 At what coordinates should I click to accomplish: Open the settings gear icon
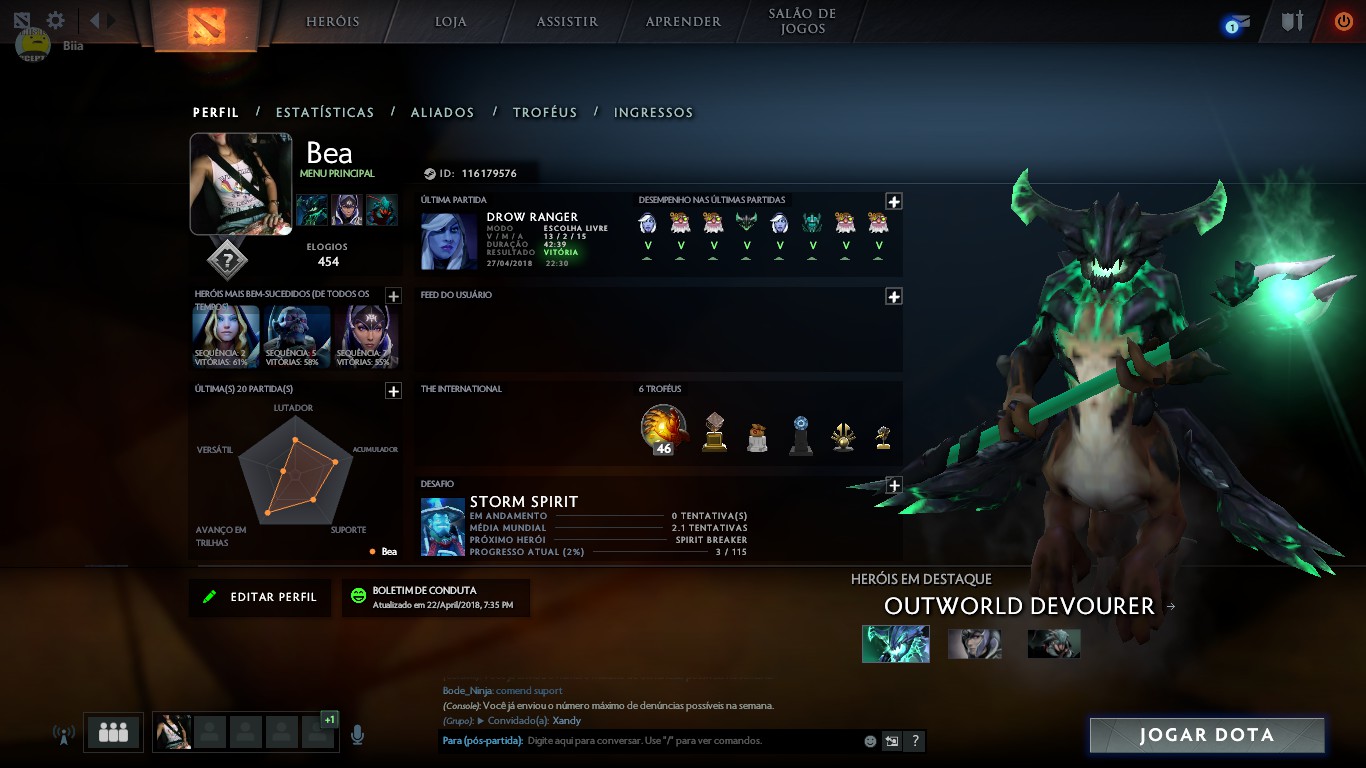coord(54,18)
